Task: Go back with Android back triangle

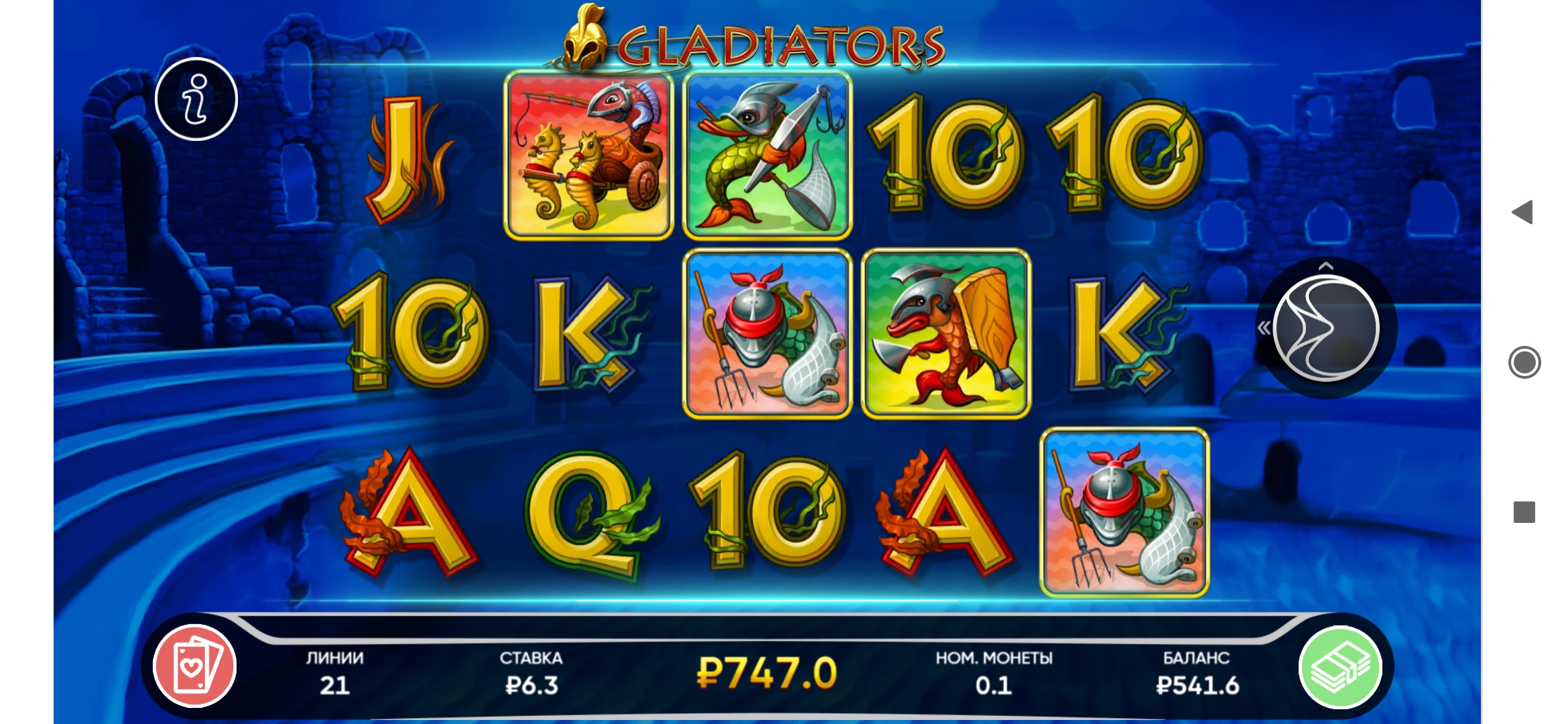Action: coord(1523,213)
